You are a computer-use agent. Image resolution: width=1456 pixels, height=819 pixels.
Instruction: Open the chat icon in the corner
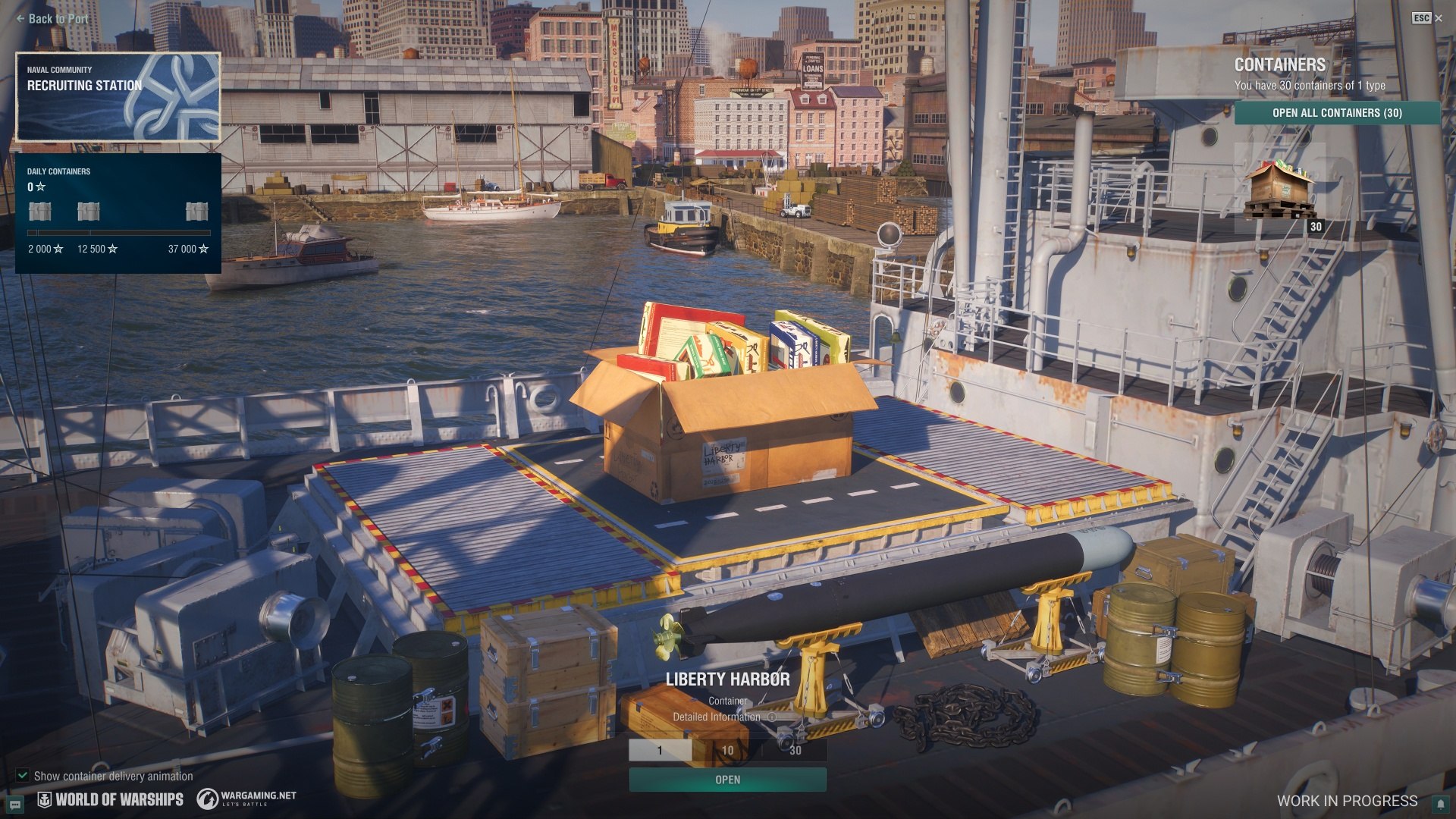[x=15, y=804]
